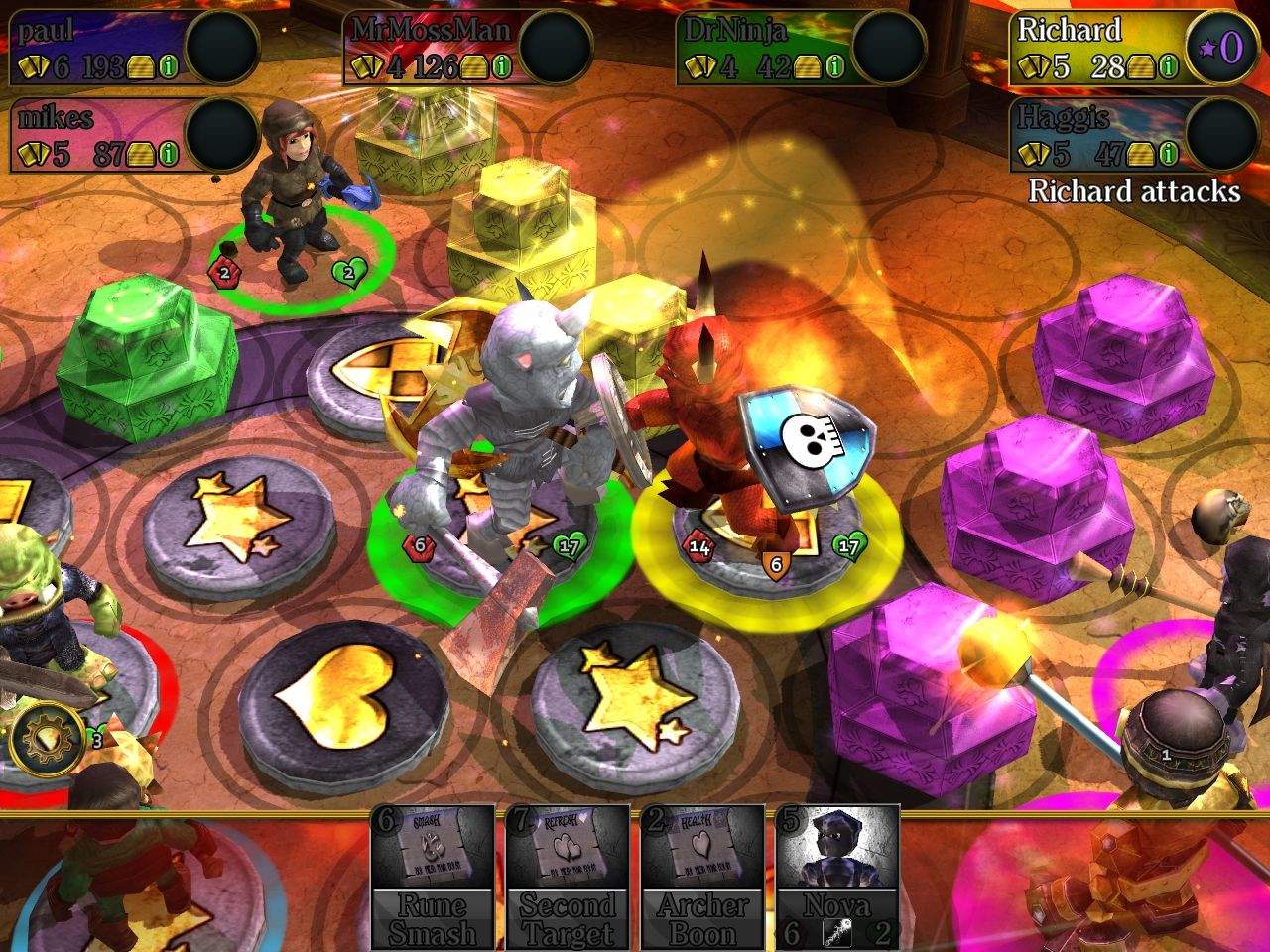
Task: Click Richard's green info icon
Action: click(1169, 67)
